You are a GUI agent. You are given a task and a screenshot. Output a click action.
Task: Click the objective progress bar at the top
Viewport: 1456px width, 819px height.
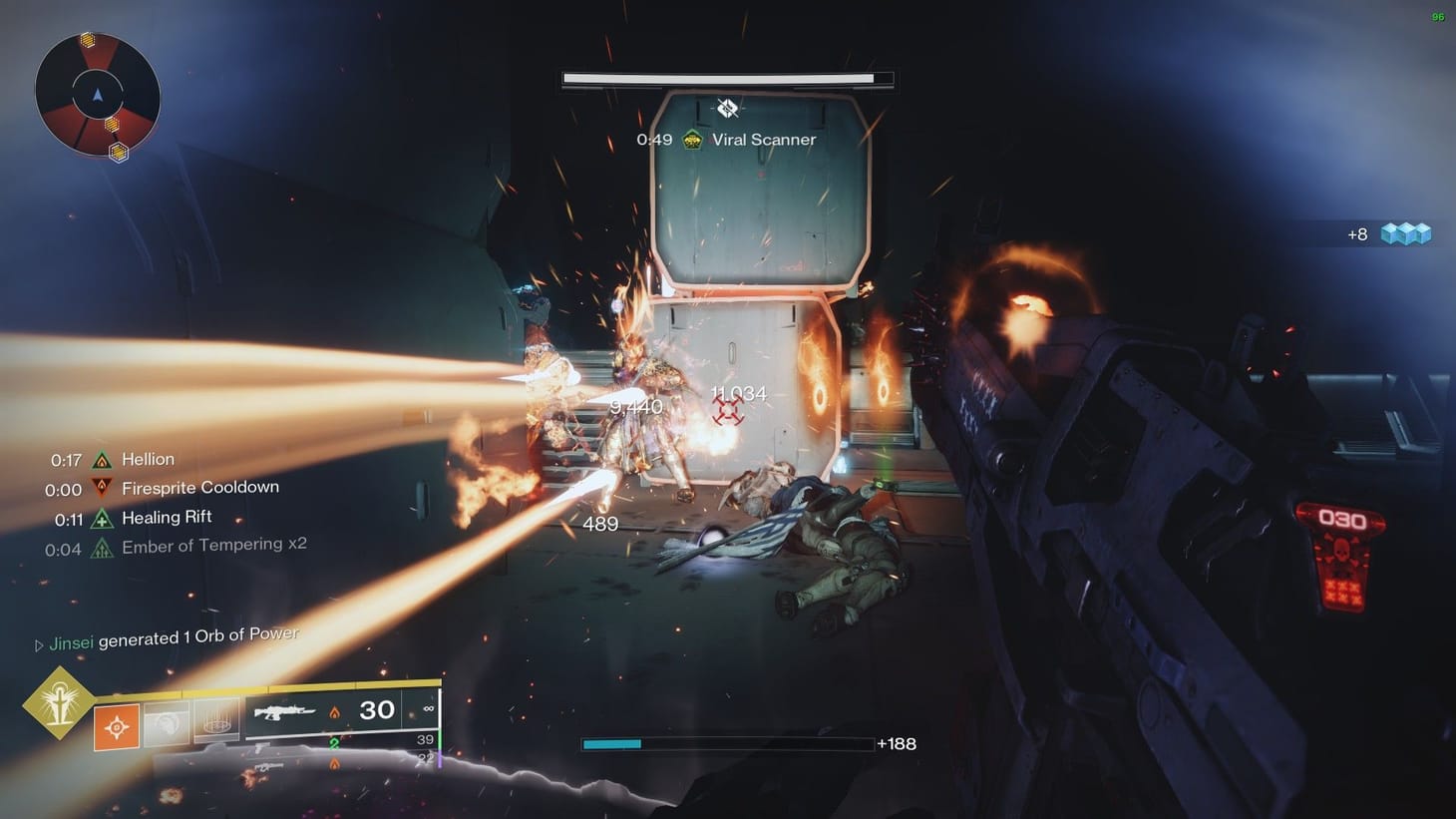coord(726,79)
